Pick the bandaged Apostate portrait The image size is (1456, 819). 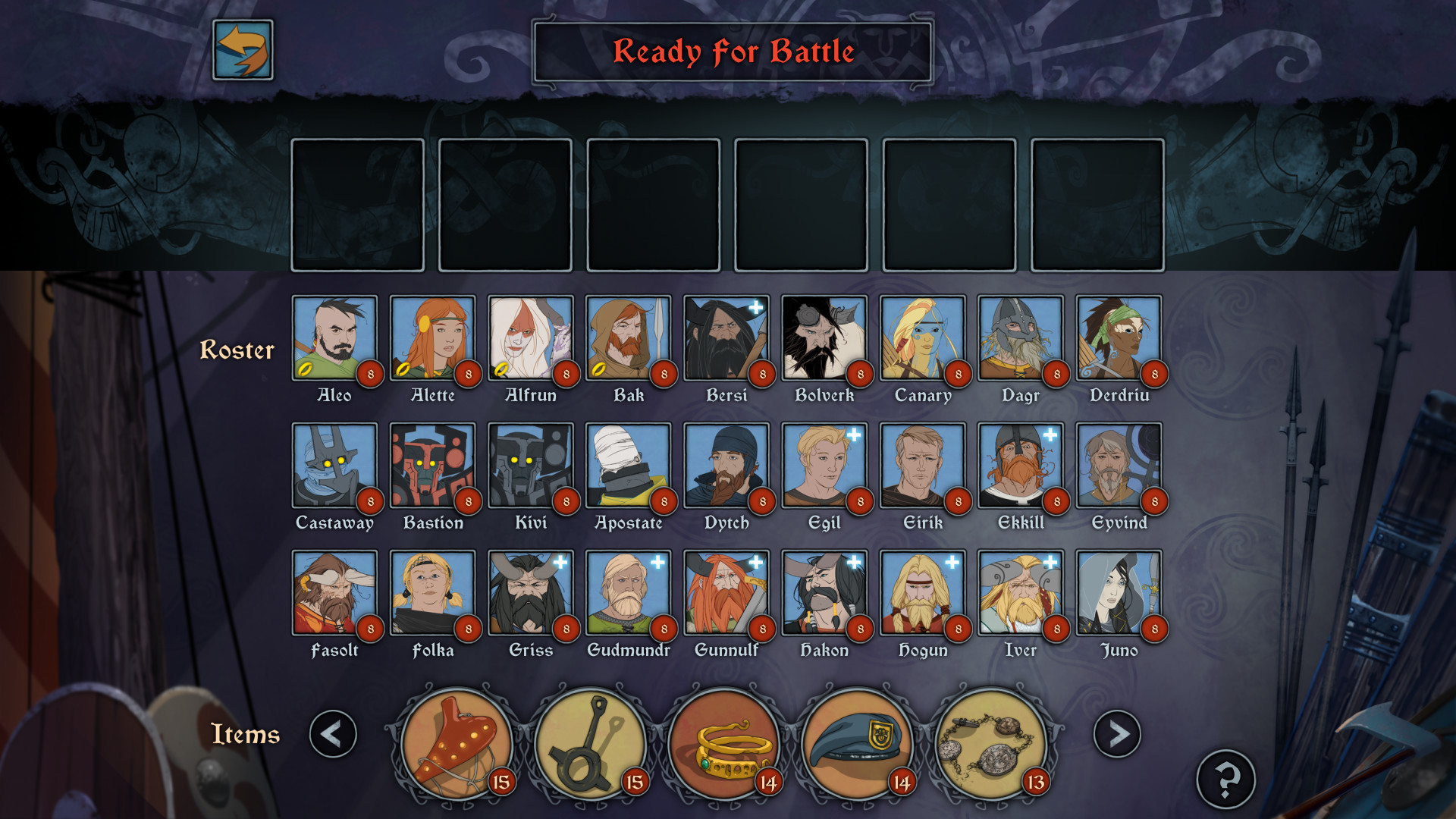point(629,465)
